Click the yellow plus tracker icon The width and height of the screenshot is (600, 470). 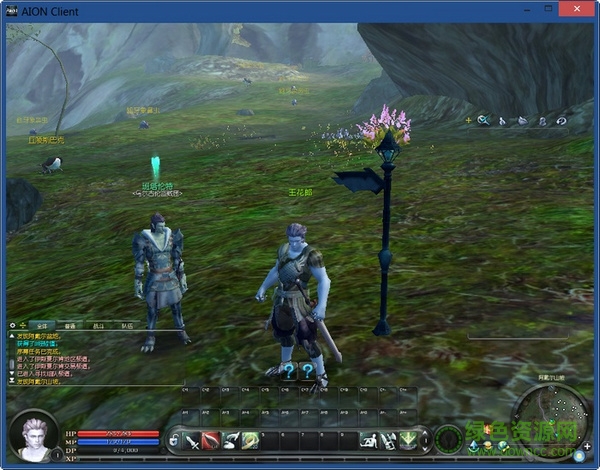click(467, 120)
